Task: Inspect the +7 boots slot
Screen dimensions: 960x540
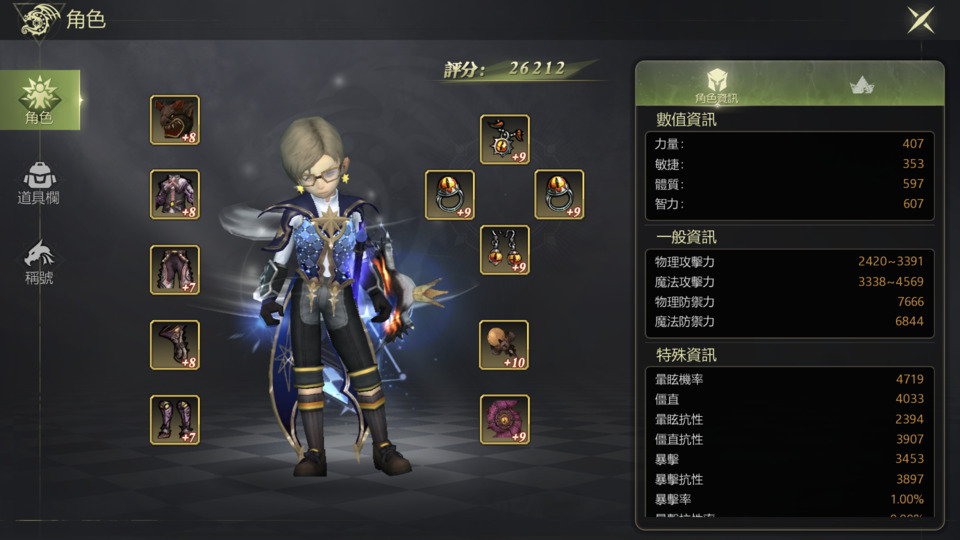Action: point(175,420)
